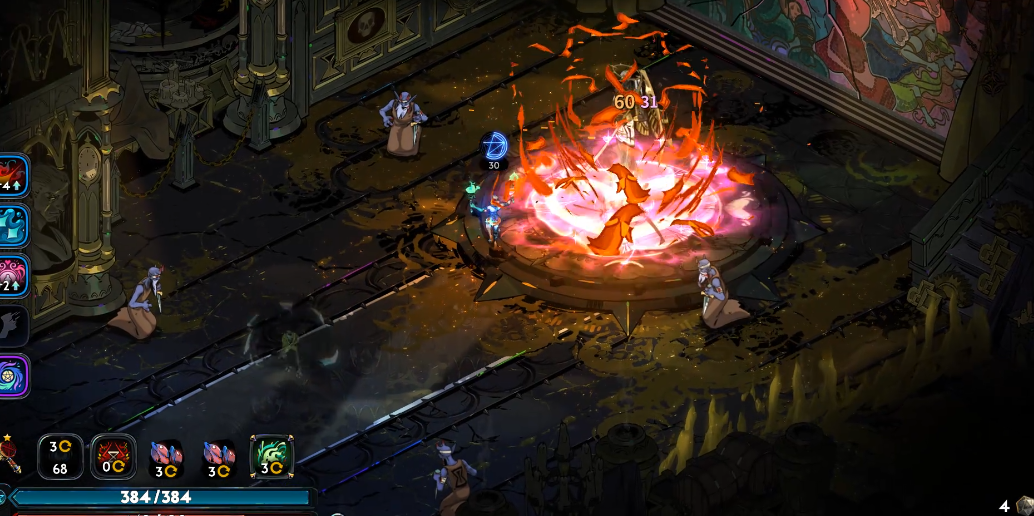The image size is (1034, 516).
Task: Select the red flame boon icon
Action: point(12,176)
